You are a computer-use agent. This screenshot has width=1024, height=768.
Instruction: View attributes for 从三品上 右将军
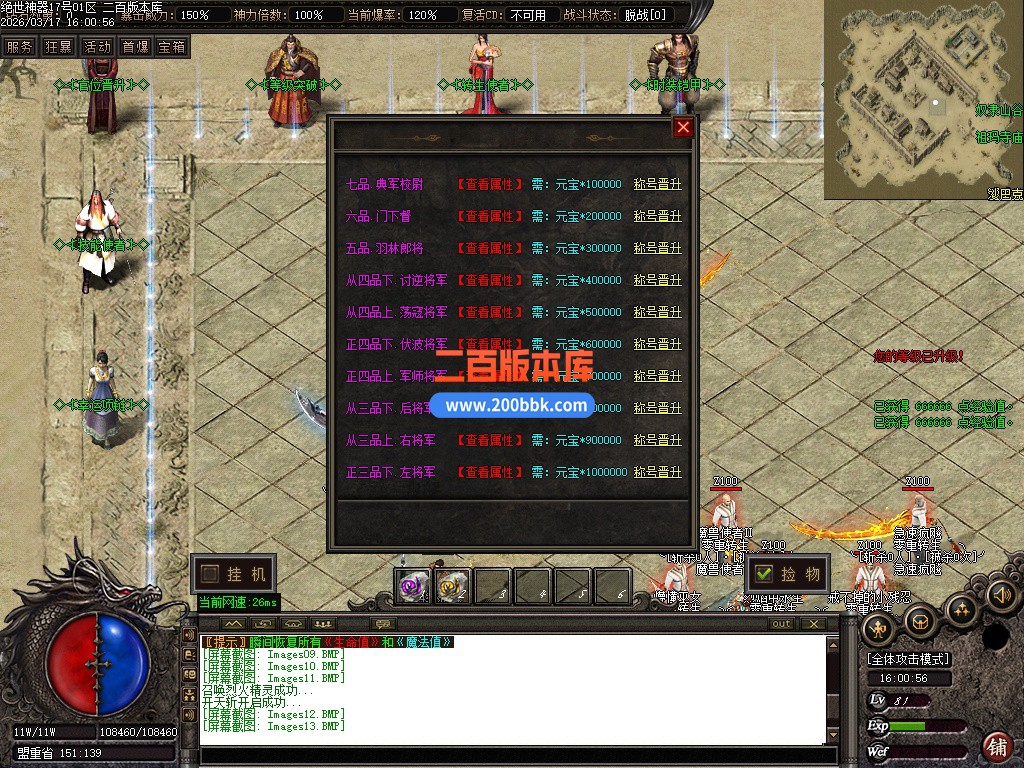tap(490, 440)
